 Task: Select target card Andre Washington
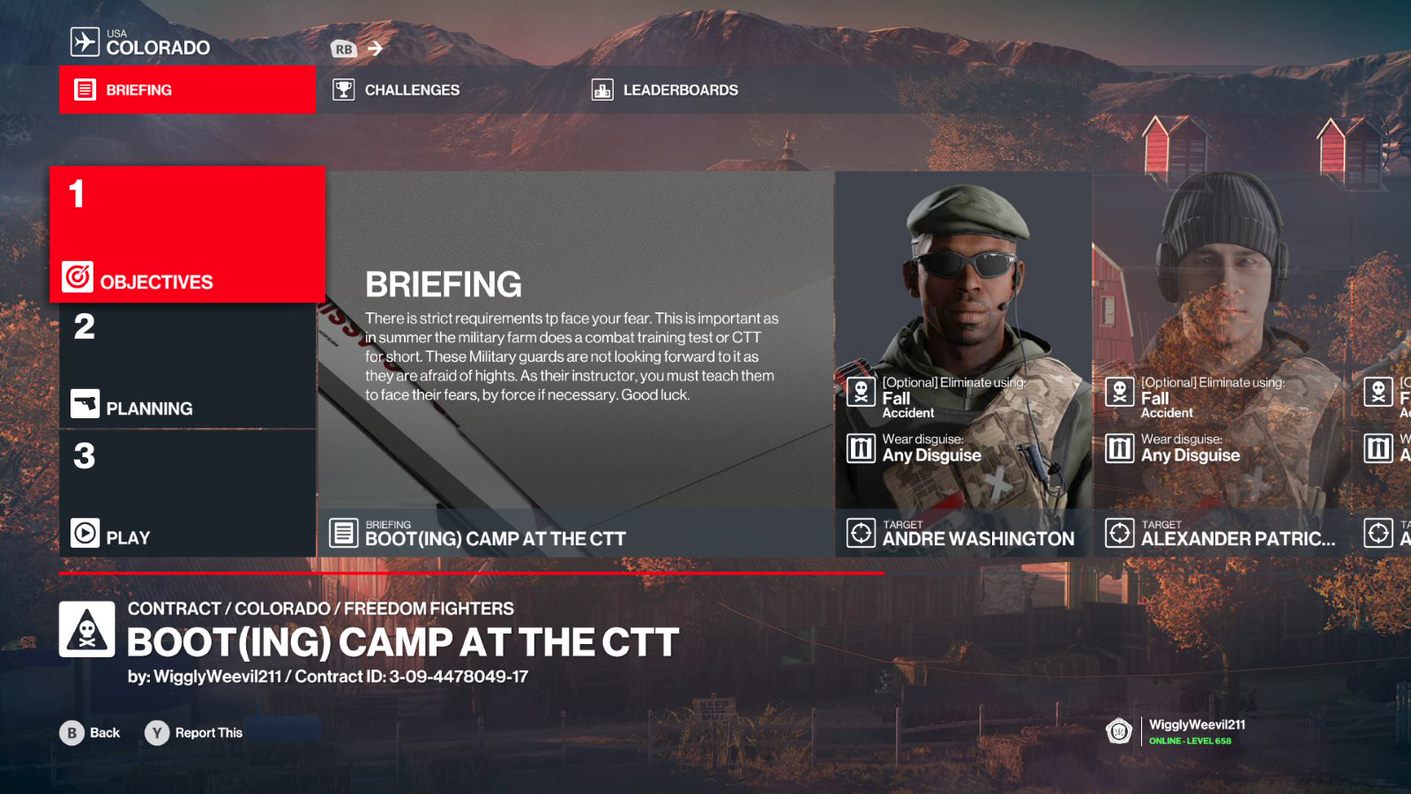(x=963, y=364)
